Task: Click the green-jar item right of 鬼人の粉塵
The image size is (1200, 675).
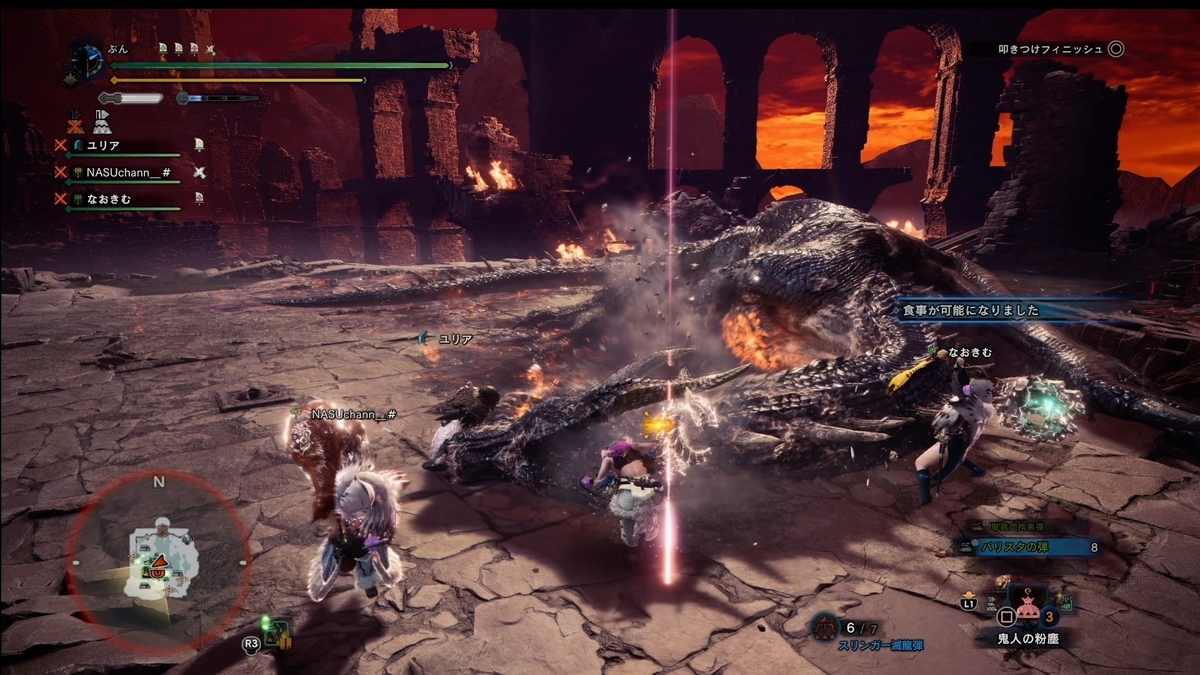Action: click(x=1065, y=601)
